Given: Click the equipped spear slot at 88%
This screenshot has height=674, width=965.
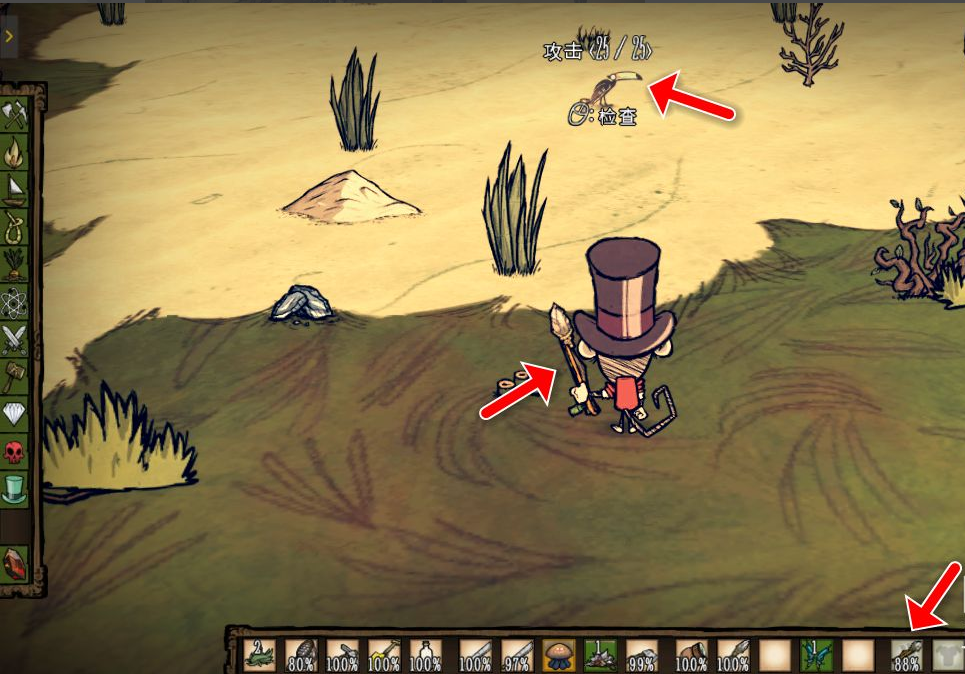Looking at the screenshot, I should click(x=906, y=655).
